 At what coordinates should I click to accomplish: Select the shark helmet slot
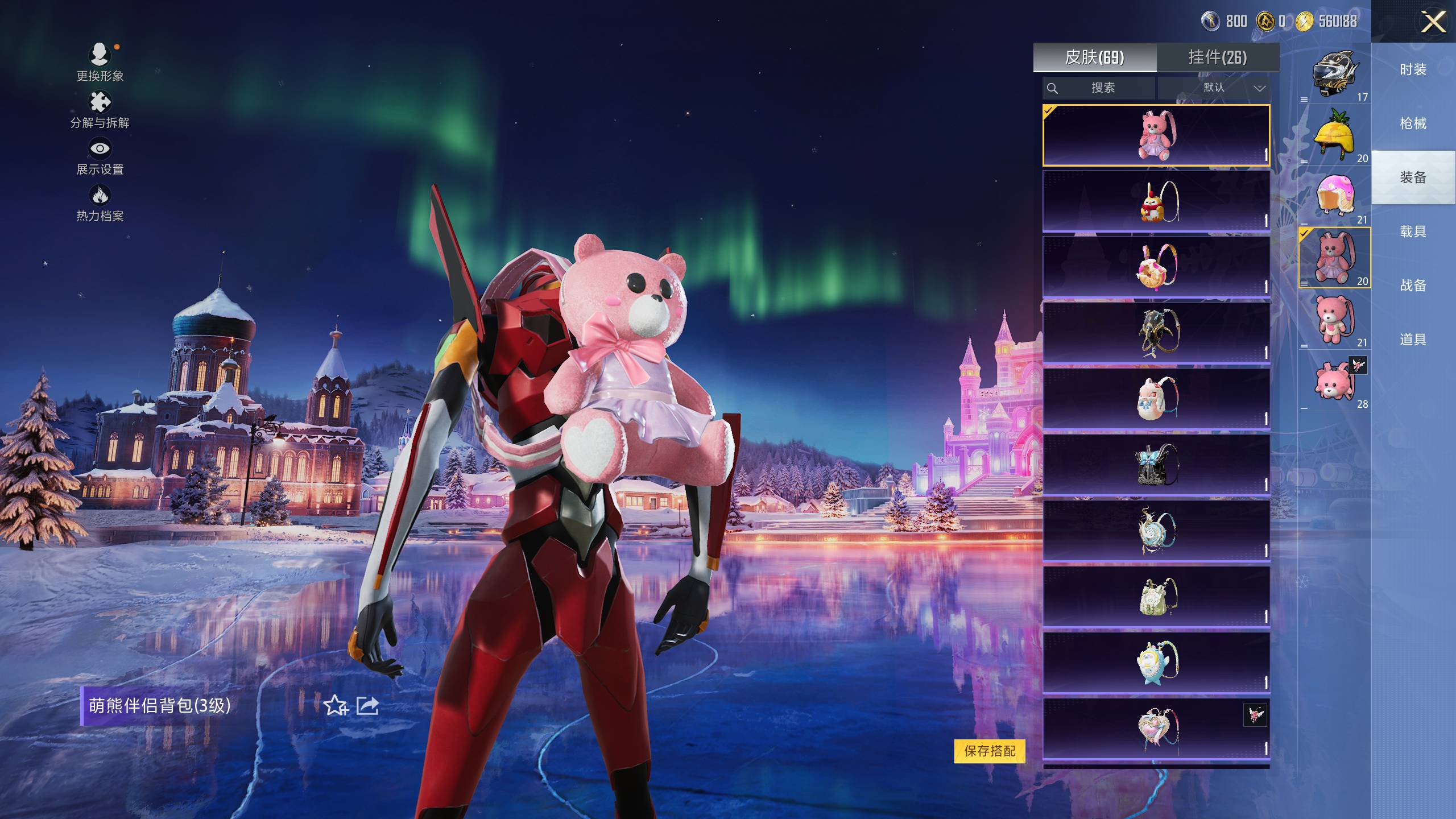point(1334,74)
